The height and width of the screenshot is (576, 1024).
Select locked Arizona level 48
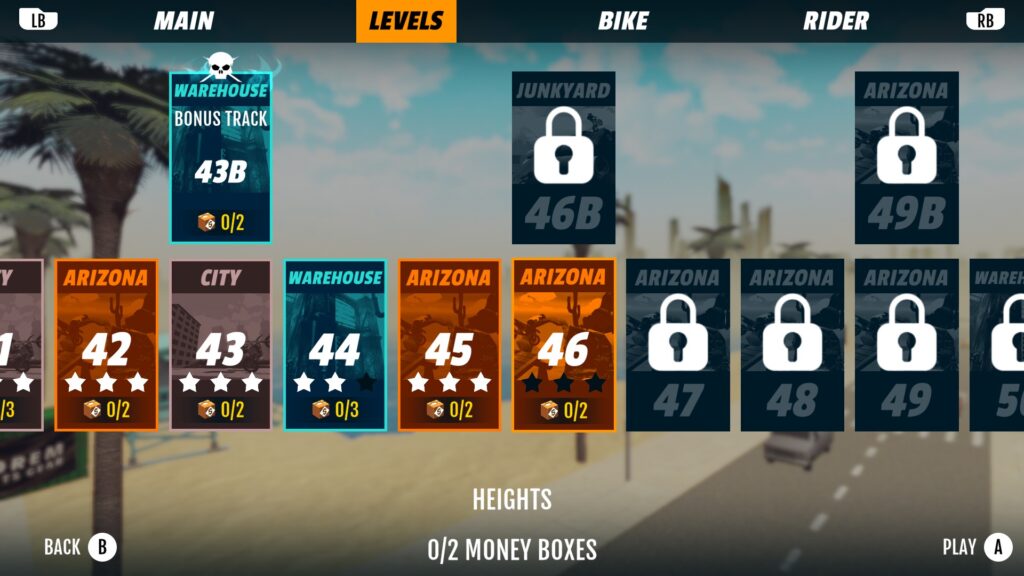[792, 345]
